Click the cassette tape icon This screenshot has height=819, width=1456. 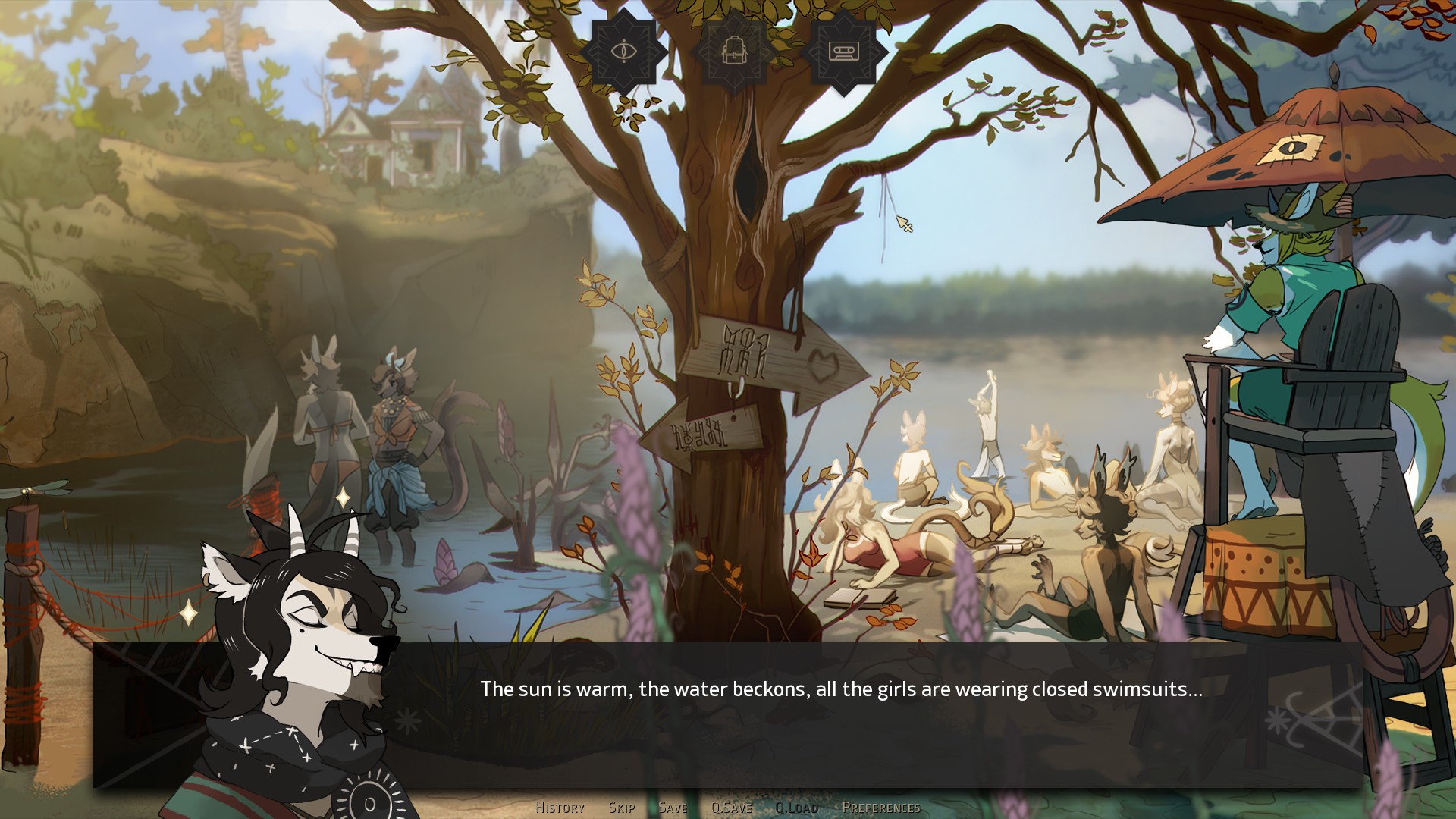point(843,52)
